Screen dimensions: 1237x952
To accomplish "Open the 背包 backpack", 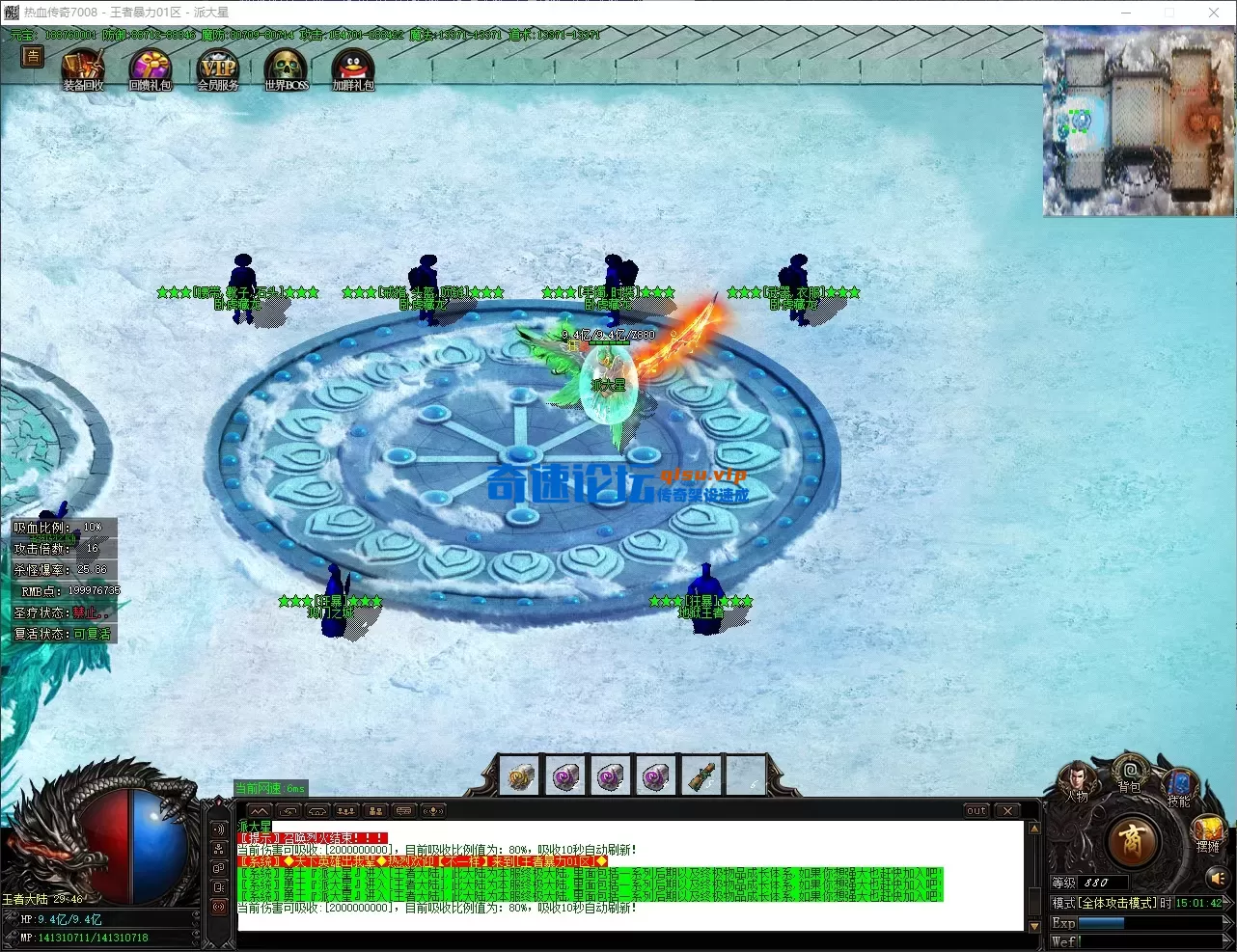I will coord(1128,774).
